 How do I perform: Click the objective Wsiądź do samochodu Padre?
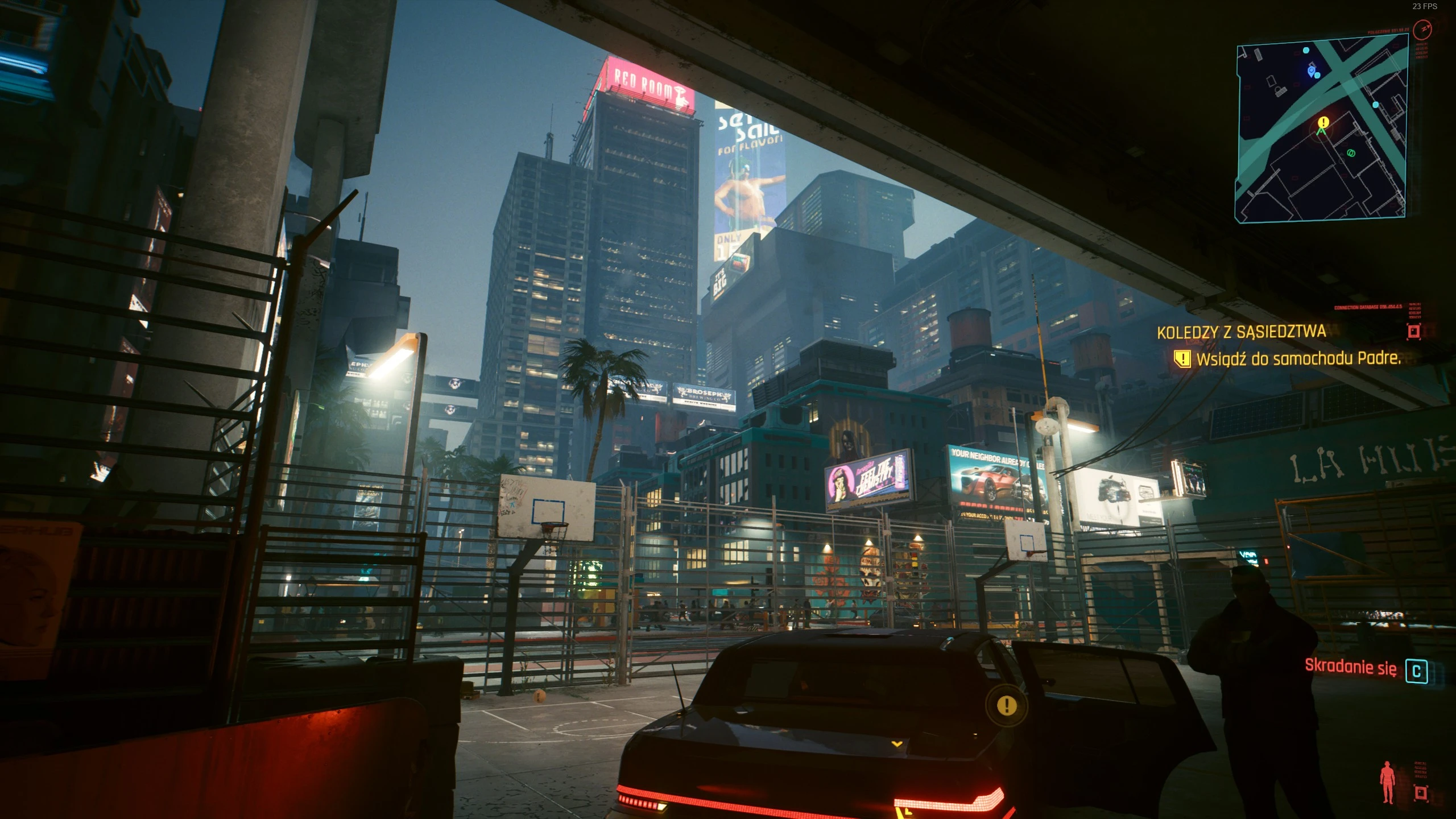point(1297,358)
